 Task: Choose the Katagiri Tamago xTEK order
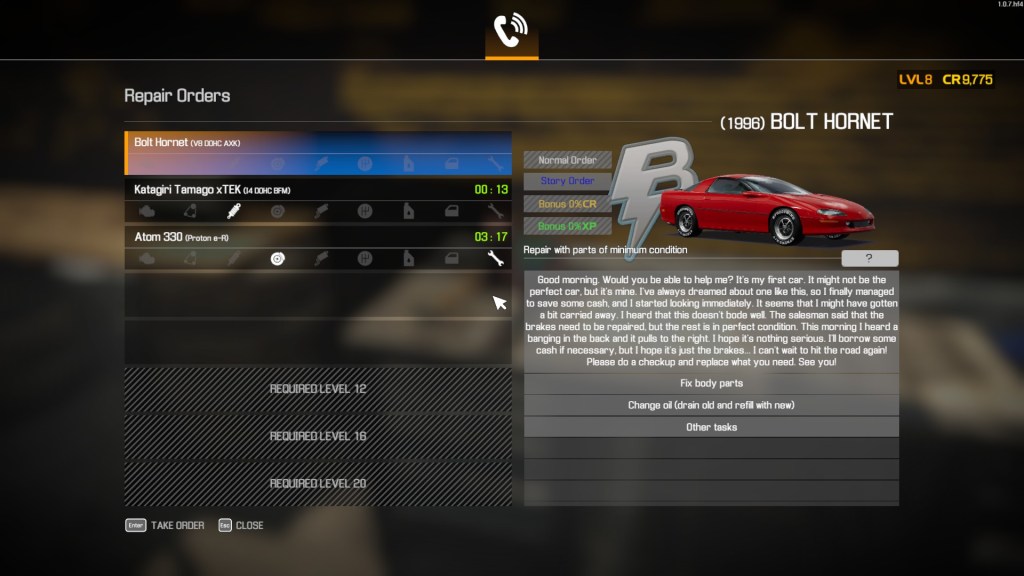click(318, 189)
